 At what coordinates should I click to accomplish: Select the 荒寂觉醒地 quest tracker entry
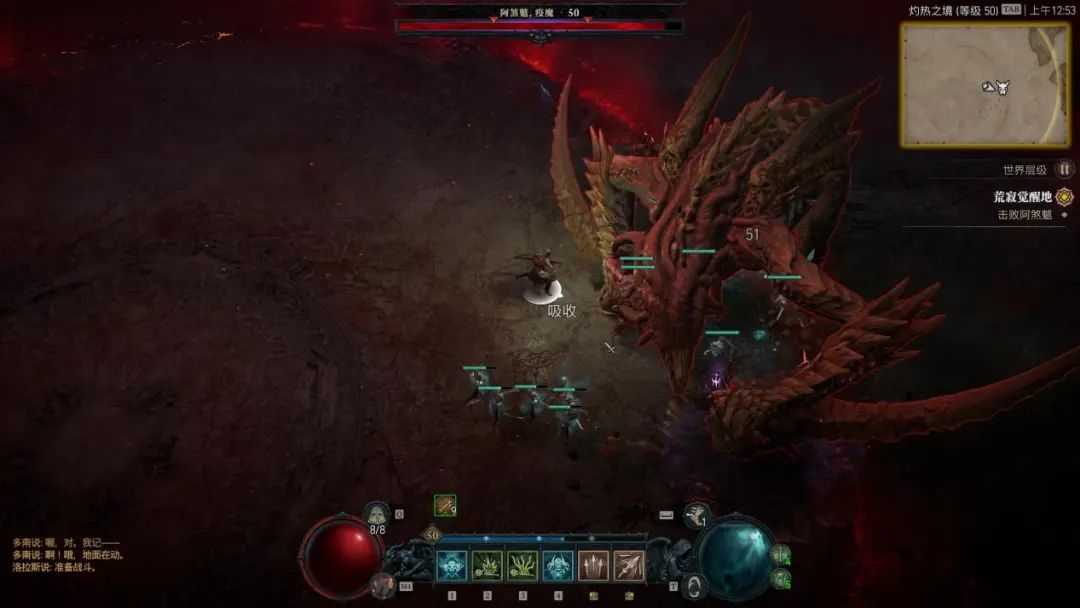click(x=1022, y=197)
